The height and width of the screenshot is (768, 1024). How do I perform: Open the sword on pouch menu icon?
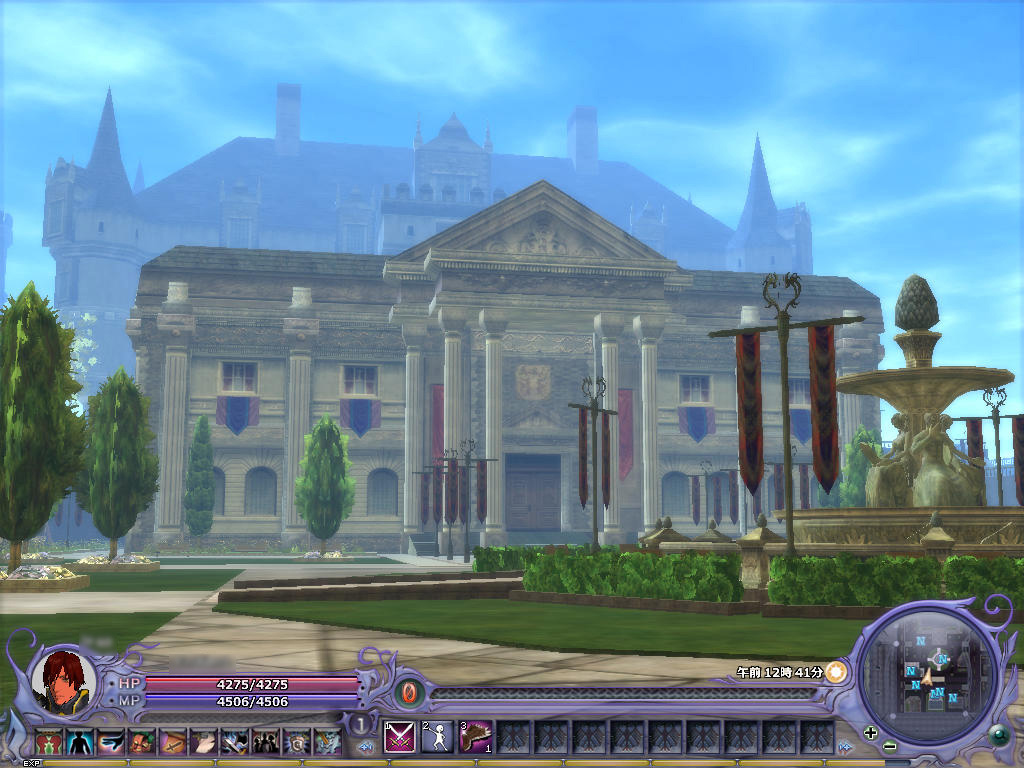coord(173,742)
